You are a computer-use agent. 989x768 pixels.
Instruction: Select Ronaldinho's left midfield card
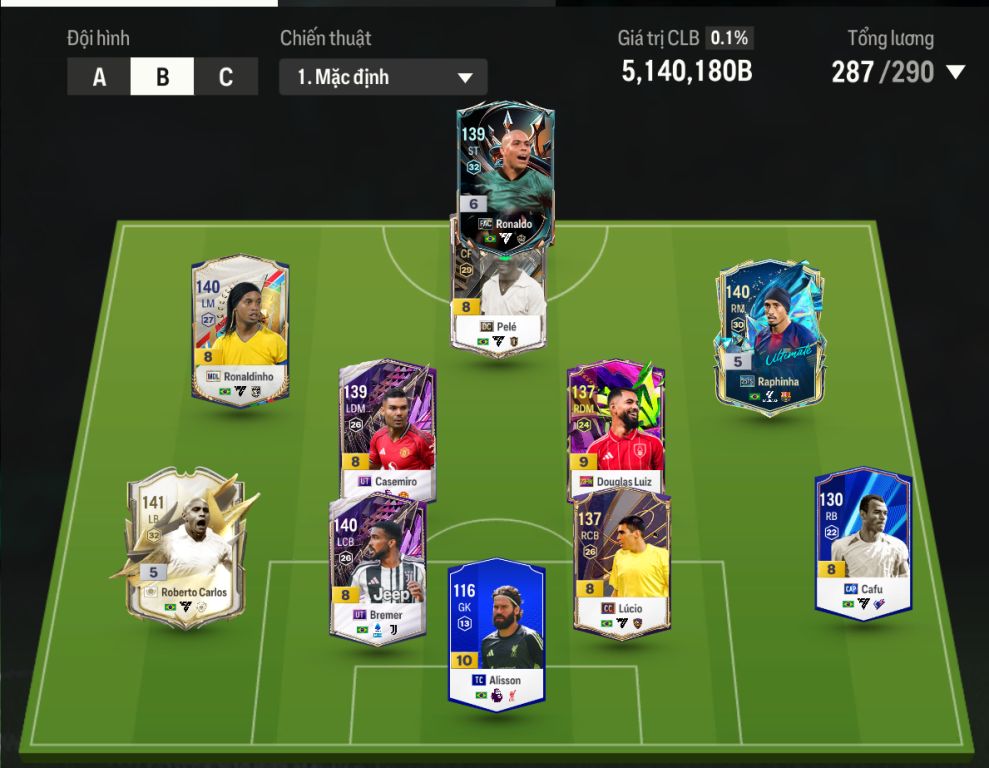[240, 330]
